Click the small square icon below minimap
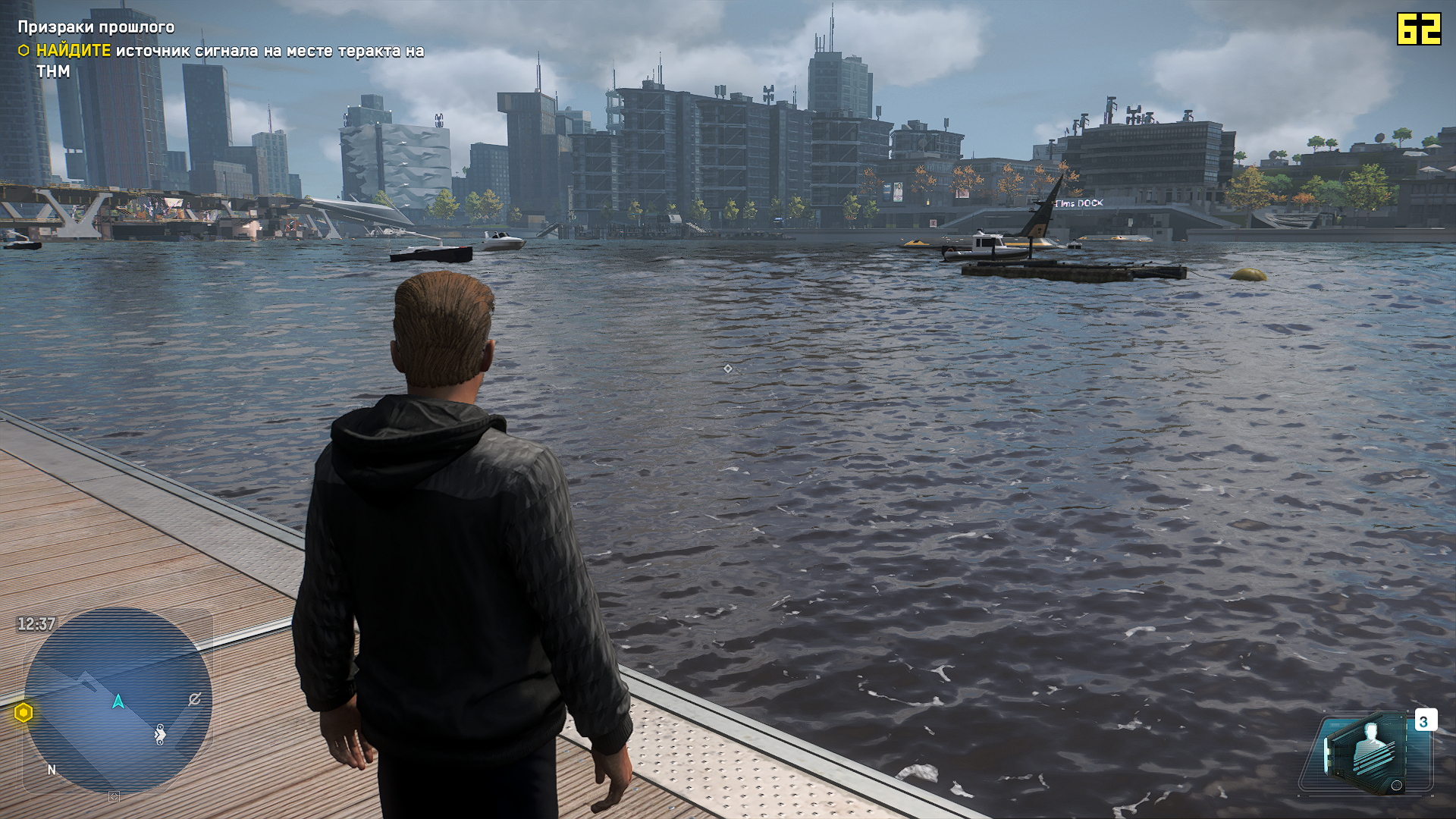 [x=114, y=796]
